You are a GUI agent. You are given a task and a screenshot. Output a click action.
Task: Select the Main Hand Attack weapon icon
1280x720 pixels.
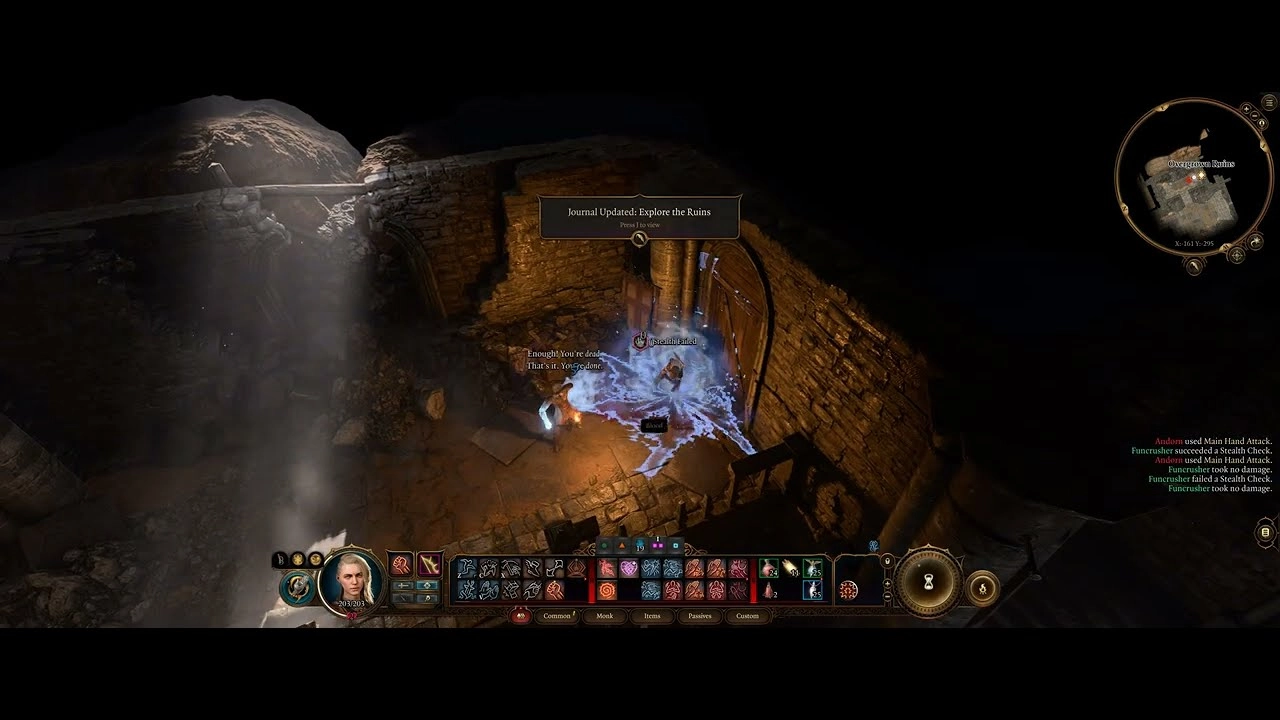tap(429, 565)
